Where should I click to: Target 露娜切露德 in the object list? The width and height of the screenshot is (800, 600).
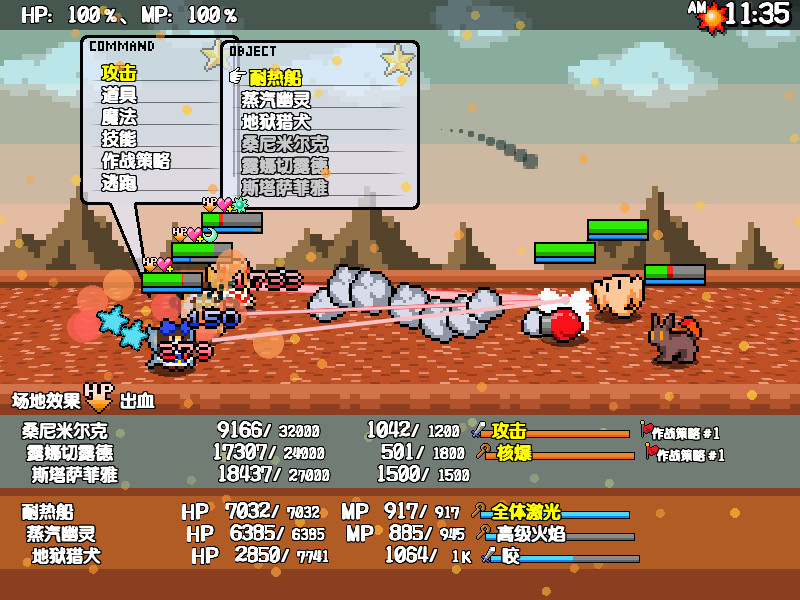point(284,166)
